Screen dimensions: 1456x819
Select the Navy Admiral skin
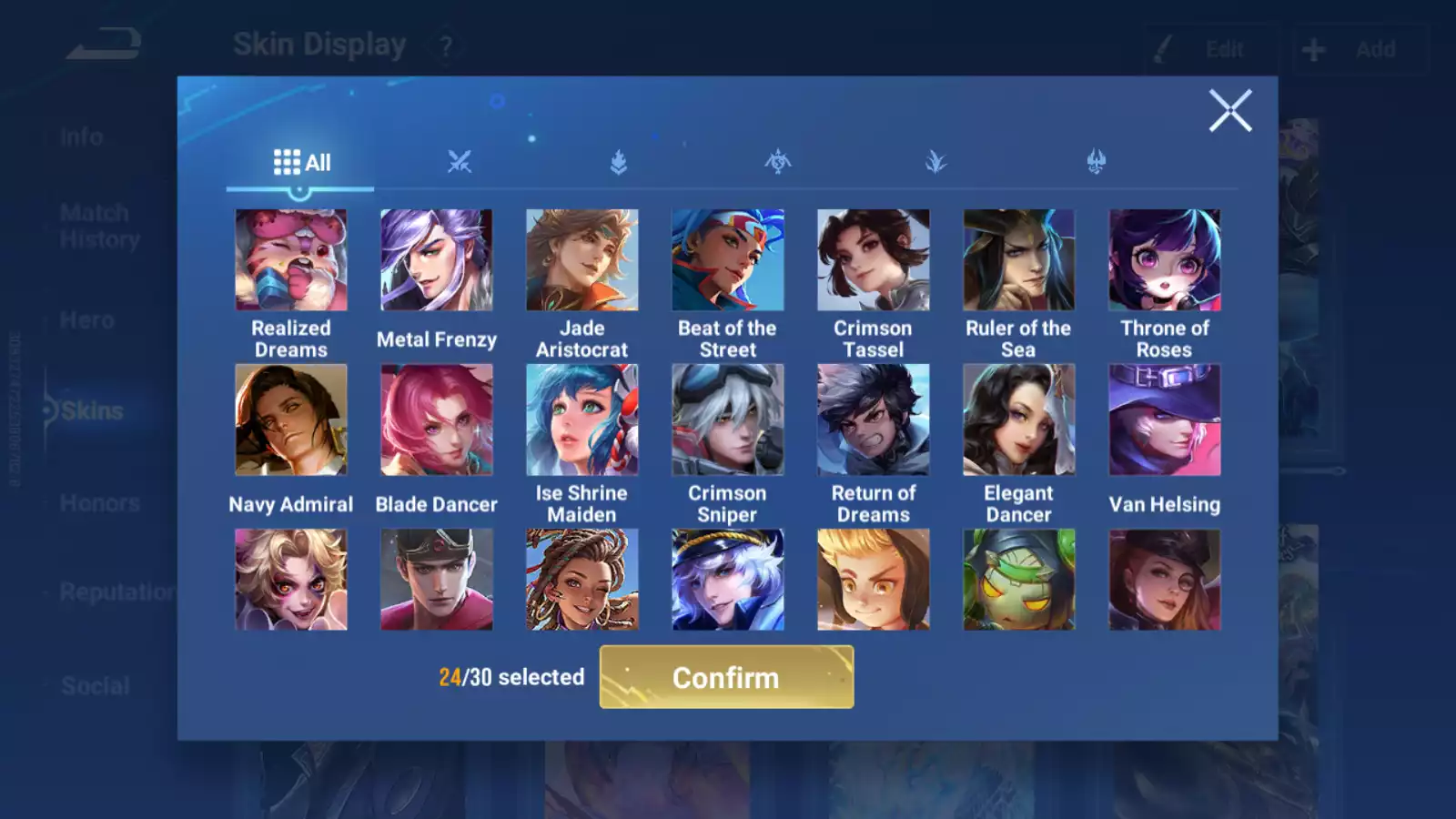point(291,420)
